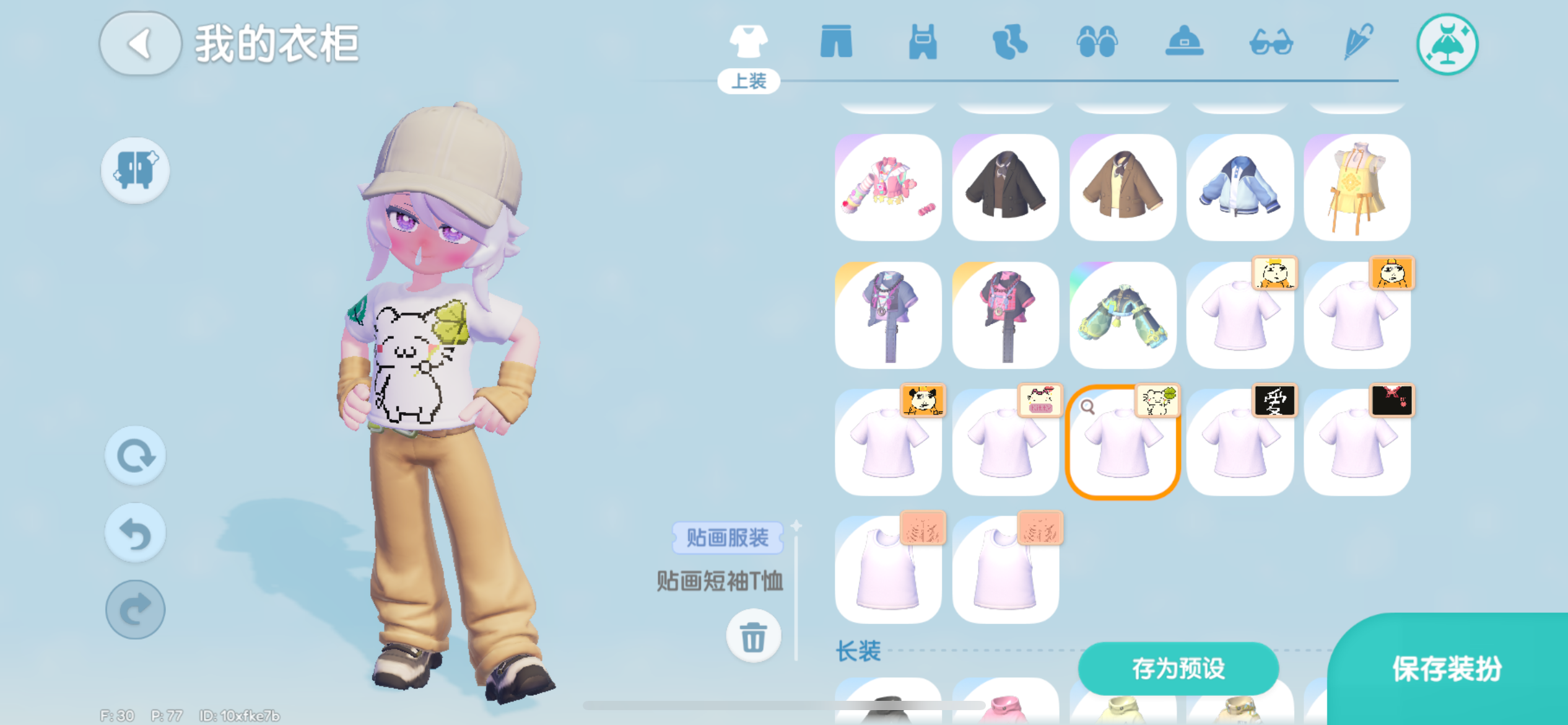Viewport: 1568px width, 725px height.
Task: Select the blue varsity jacket thumbnail
Action: (x=1240, y=188)
